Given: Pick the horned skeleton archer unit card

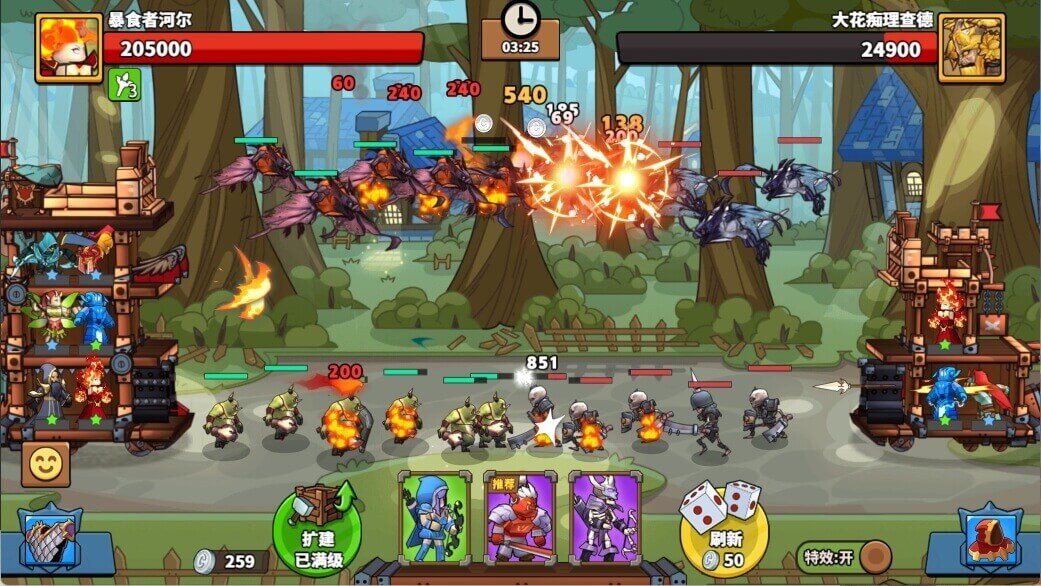Looking at the screenshot, I should pos(604,517).
